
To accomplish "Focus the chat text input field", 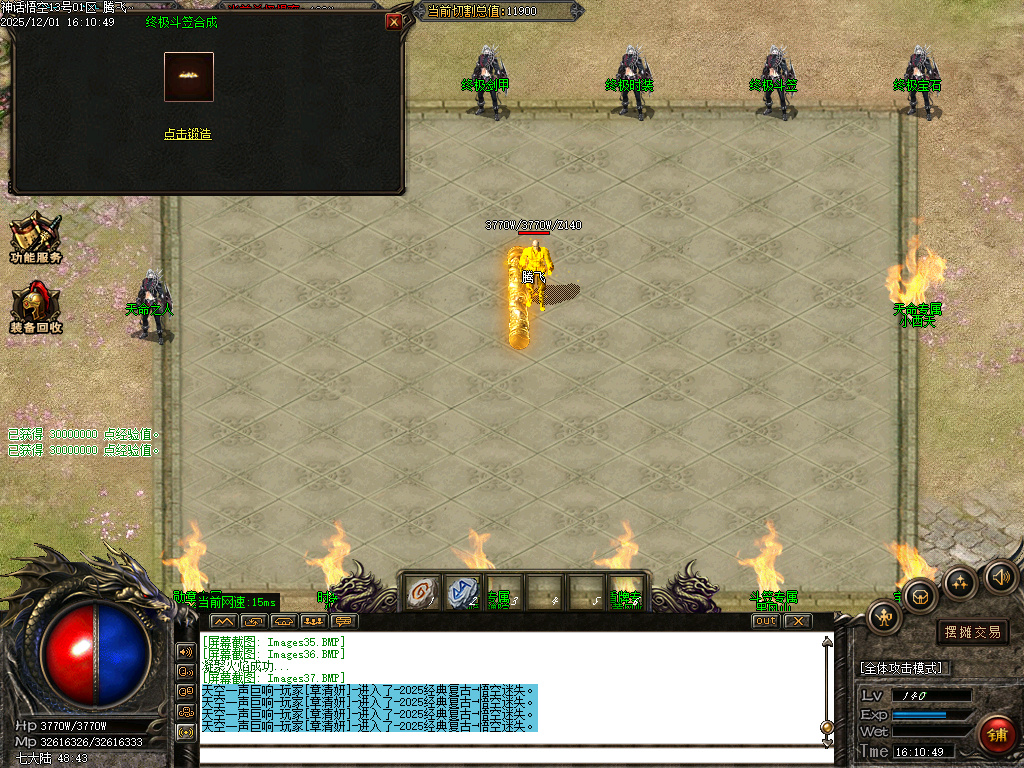I will (x=510, y=756).
